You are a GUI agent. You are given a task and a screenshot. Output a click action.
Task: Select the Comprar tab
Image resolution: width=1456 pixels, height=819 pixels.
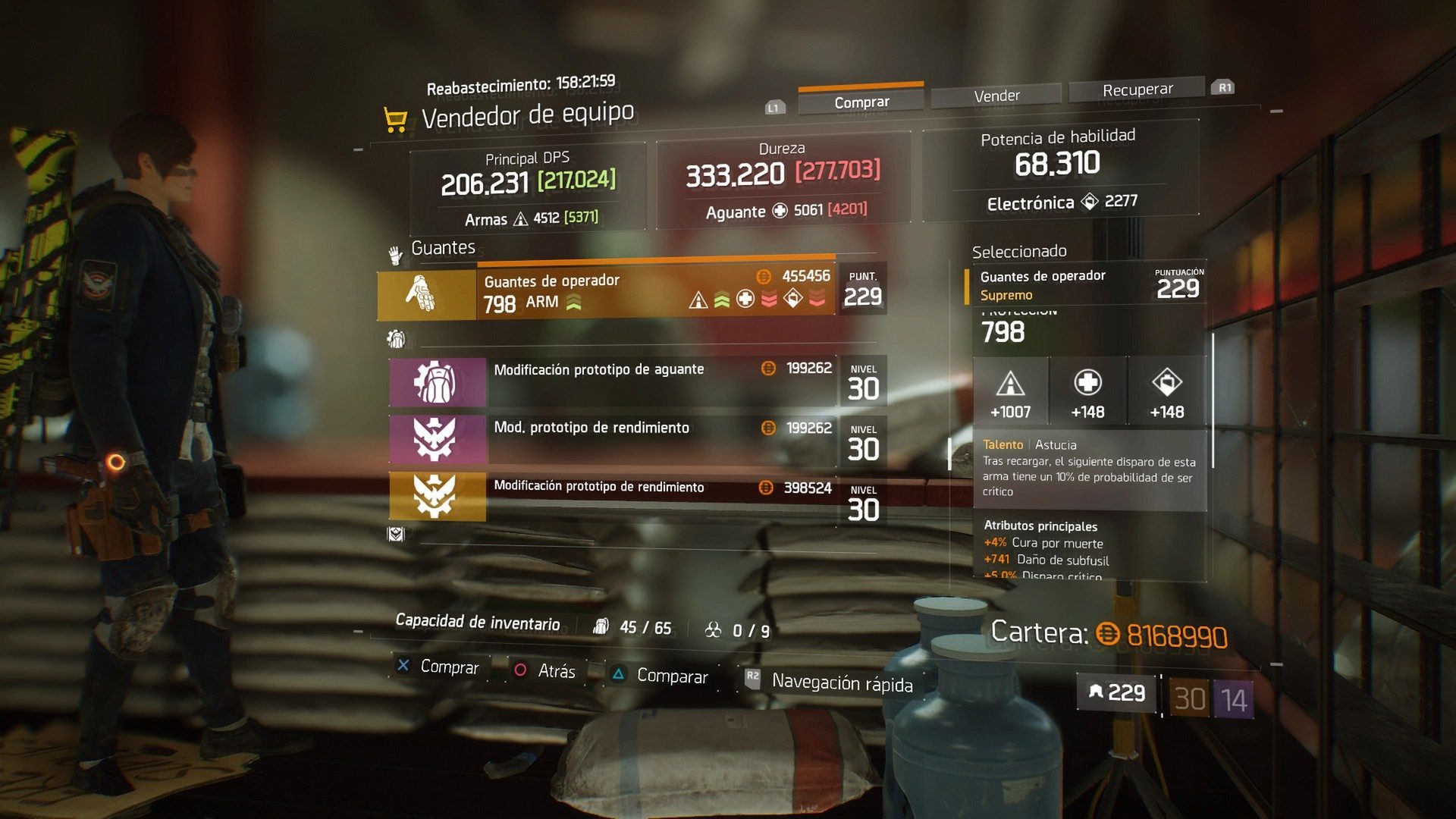861,102
